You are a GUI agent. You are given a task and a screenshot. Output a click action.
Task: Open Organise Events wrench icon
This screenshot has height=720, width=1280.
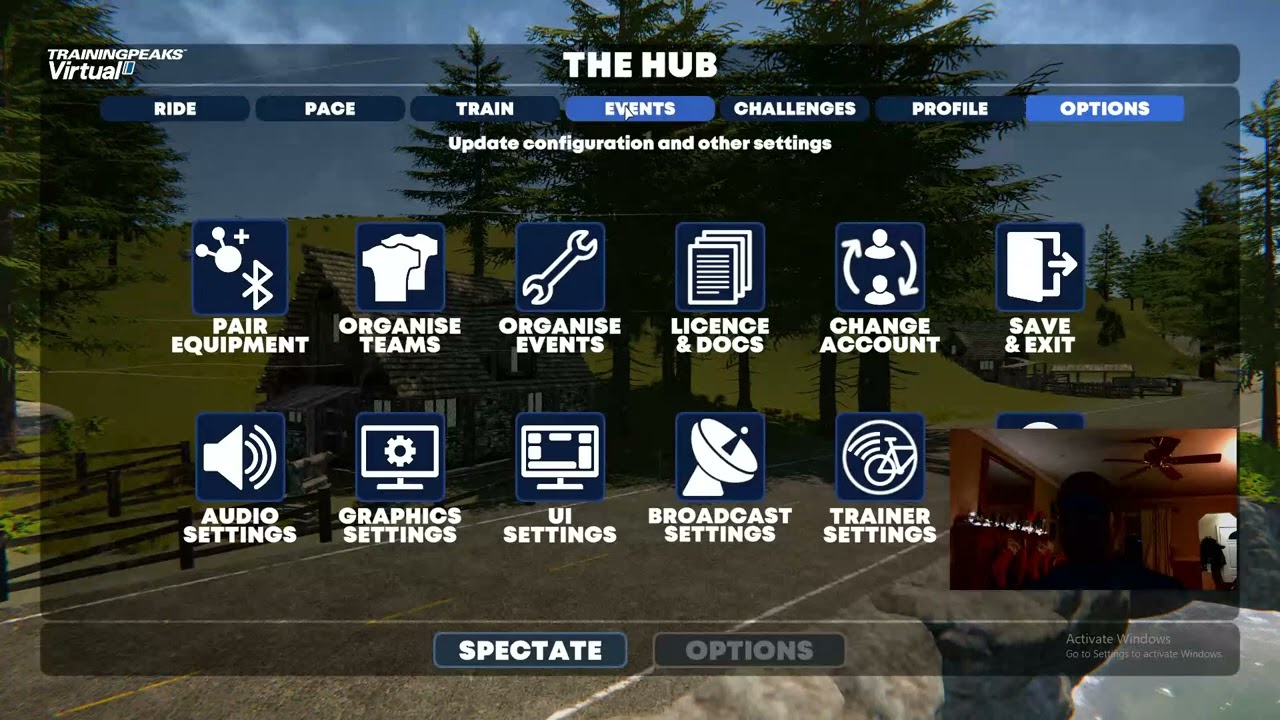(560, 268)
